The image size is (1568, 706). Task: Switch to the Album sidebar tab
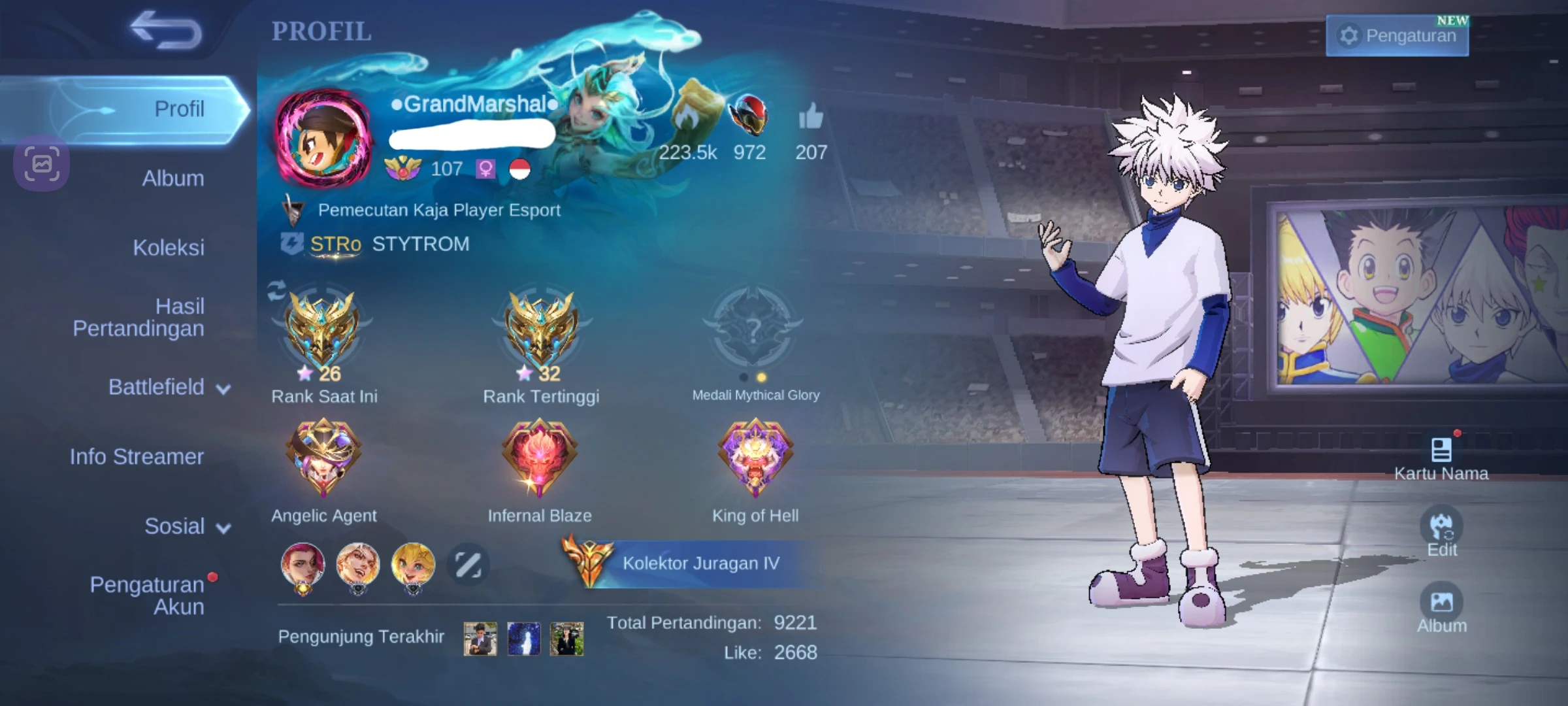172,178
